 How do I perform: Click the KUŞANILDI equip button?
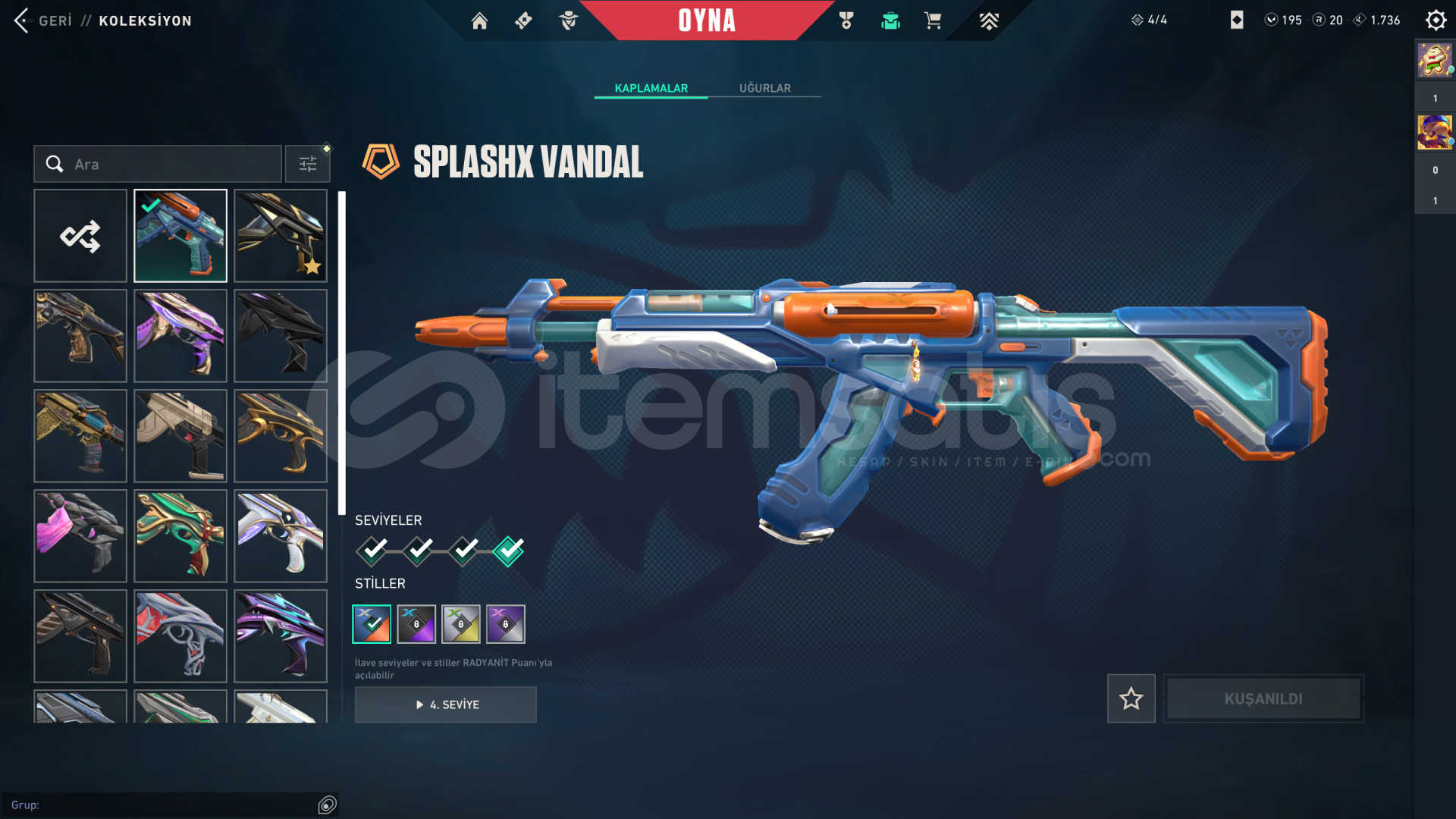click(x=1263, y=698)
